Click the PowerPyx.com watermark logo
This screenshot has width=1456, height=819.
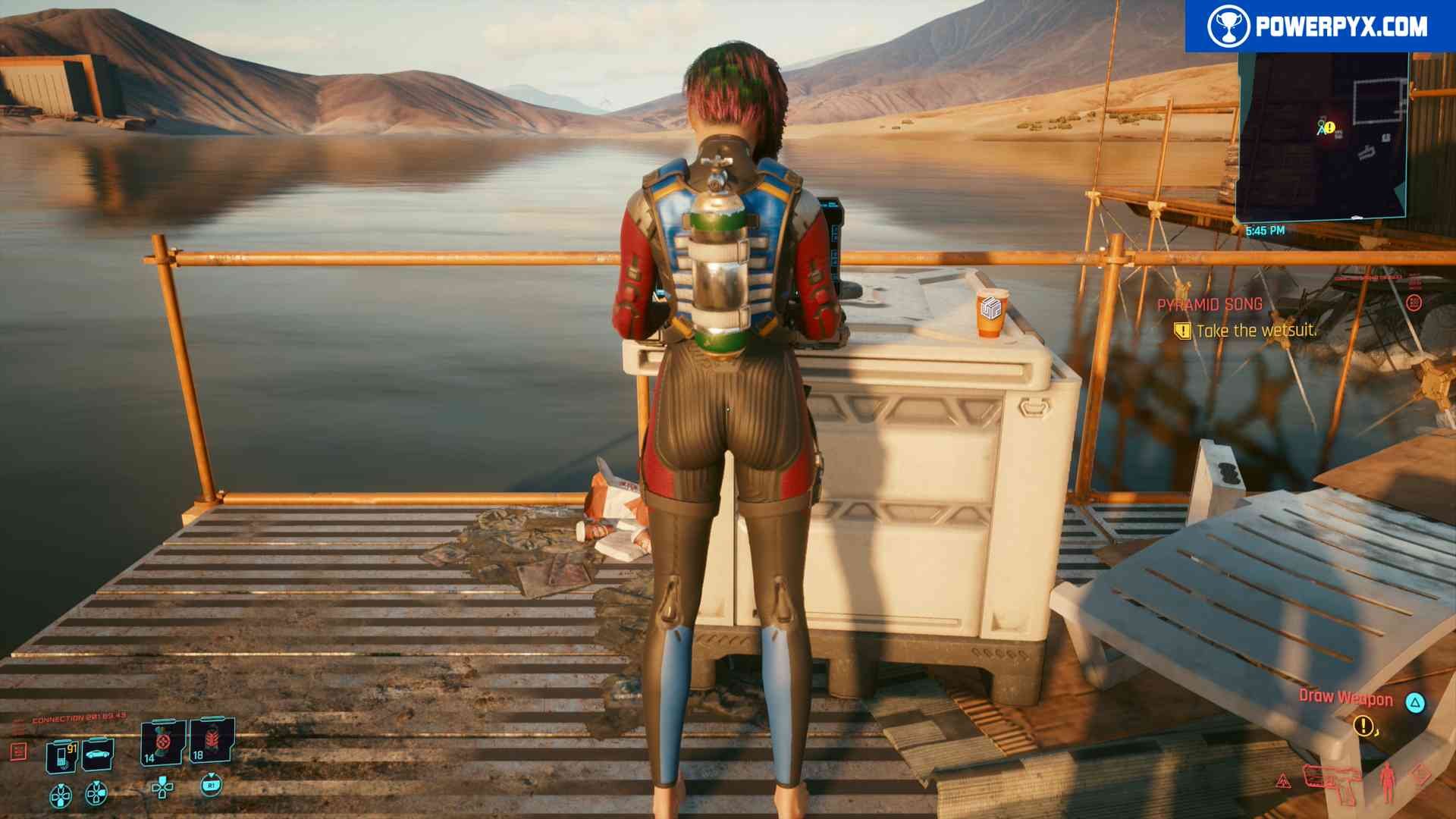1319,27
